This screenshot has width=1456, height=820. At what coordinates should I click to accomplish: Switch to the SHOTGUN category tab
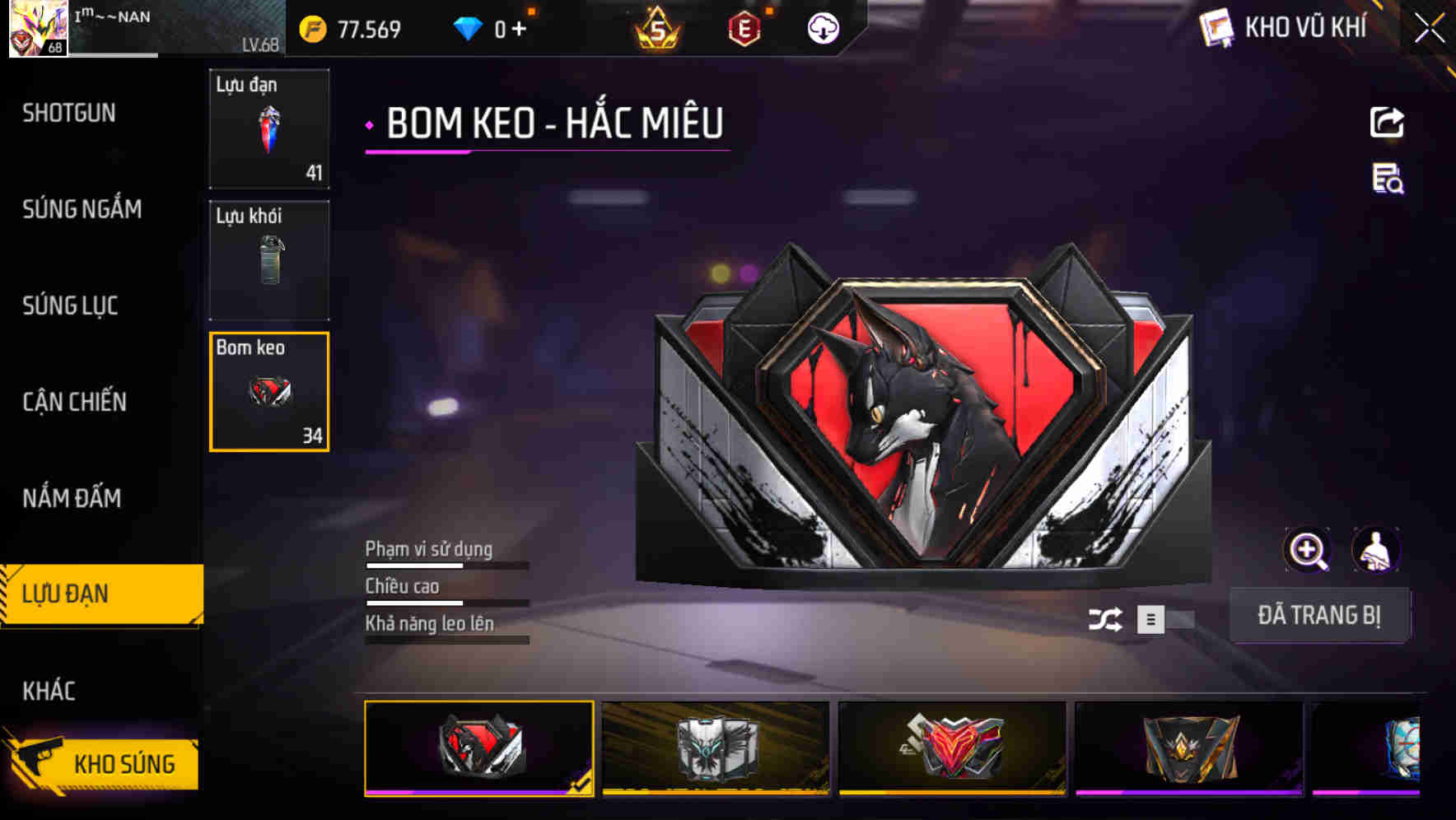68,113
